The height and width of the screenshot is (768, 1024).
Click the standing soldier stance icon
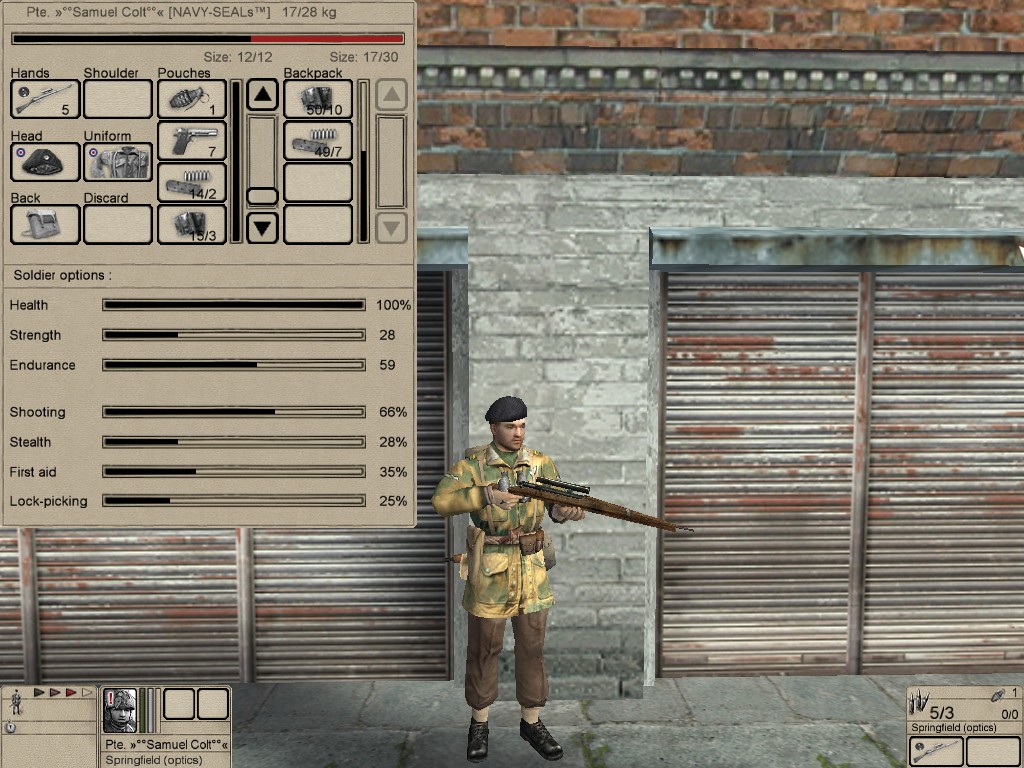[x=16, y=703]
